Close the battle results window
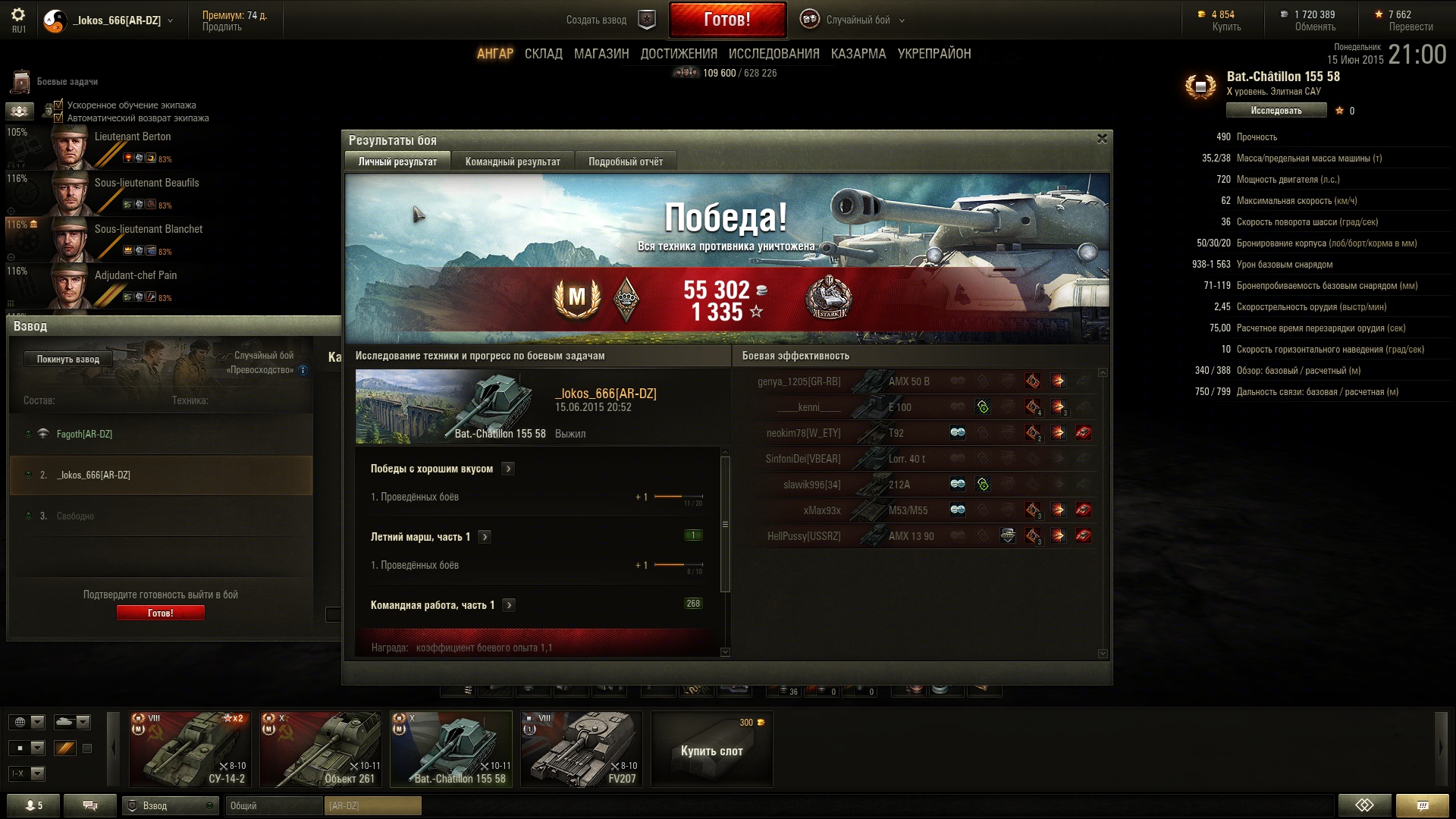The width and height of the screenshot is (1456, 819). click(x=1102, y=139)
